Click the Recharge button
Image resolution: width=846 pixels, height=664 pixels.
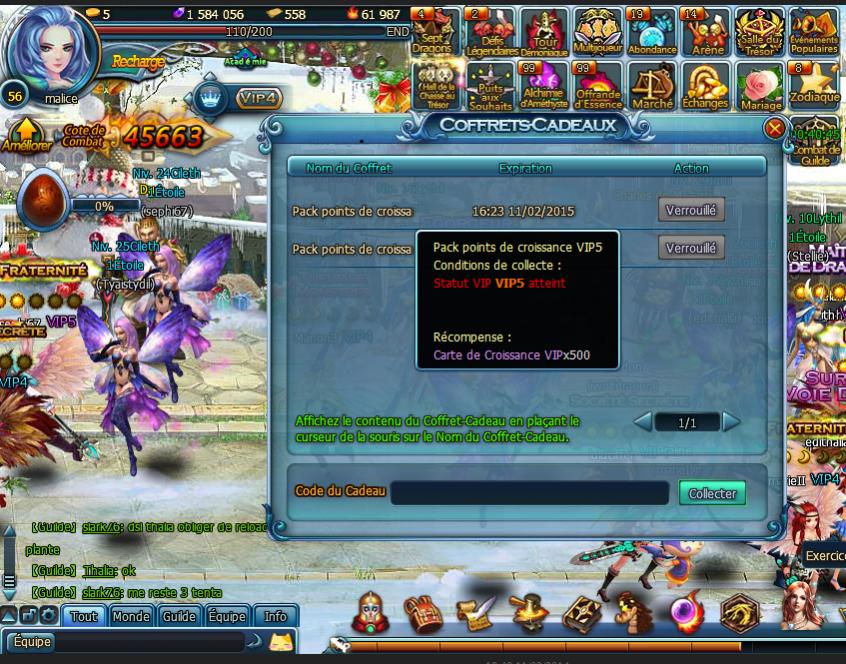tap(138, 61)
